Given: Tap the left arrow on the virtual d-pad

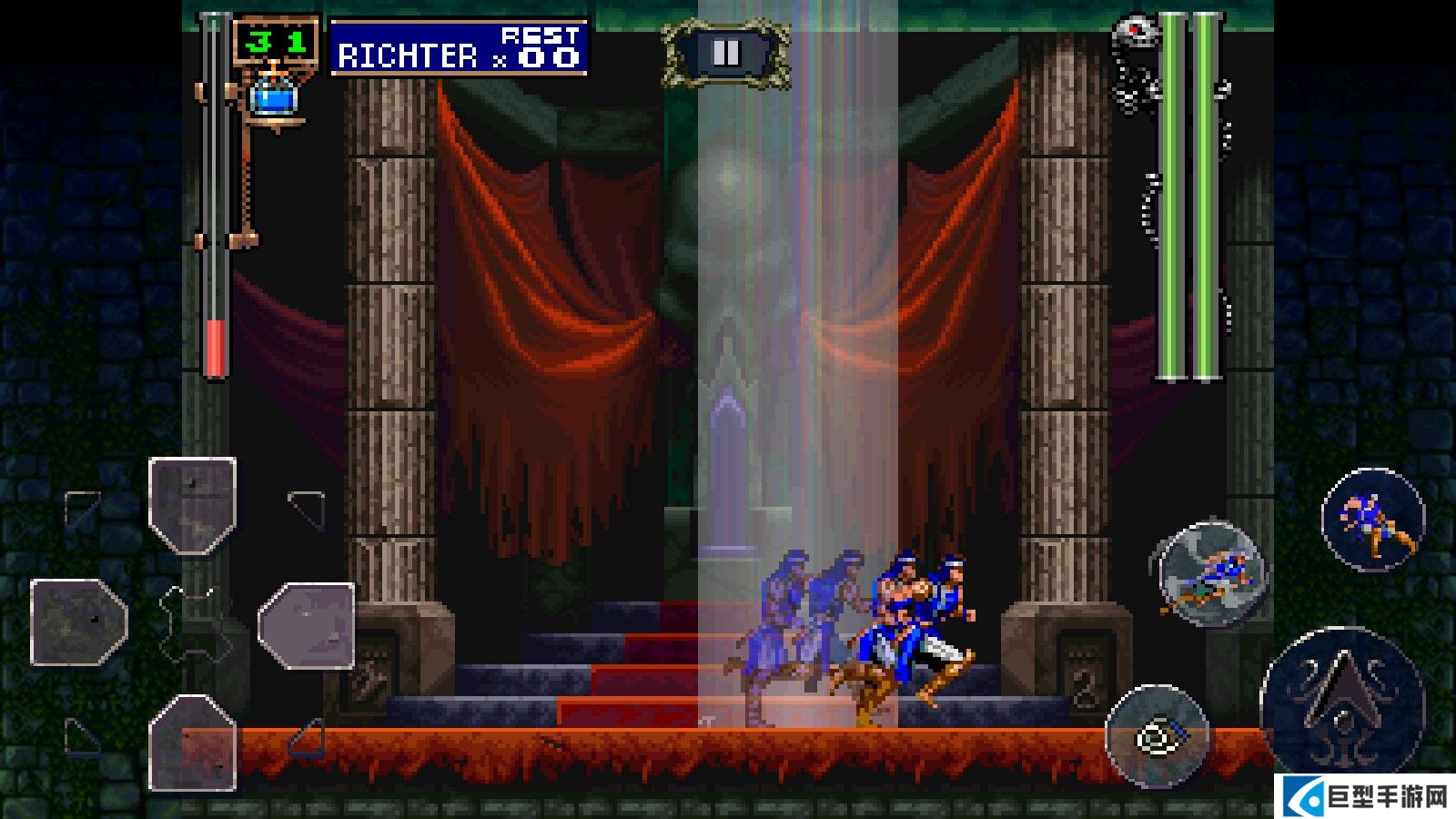Looking at the screenshot, I should click(79, 622).
